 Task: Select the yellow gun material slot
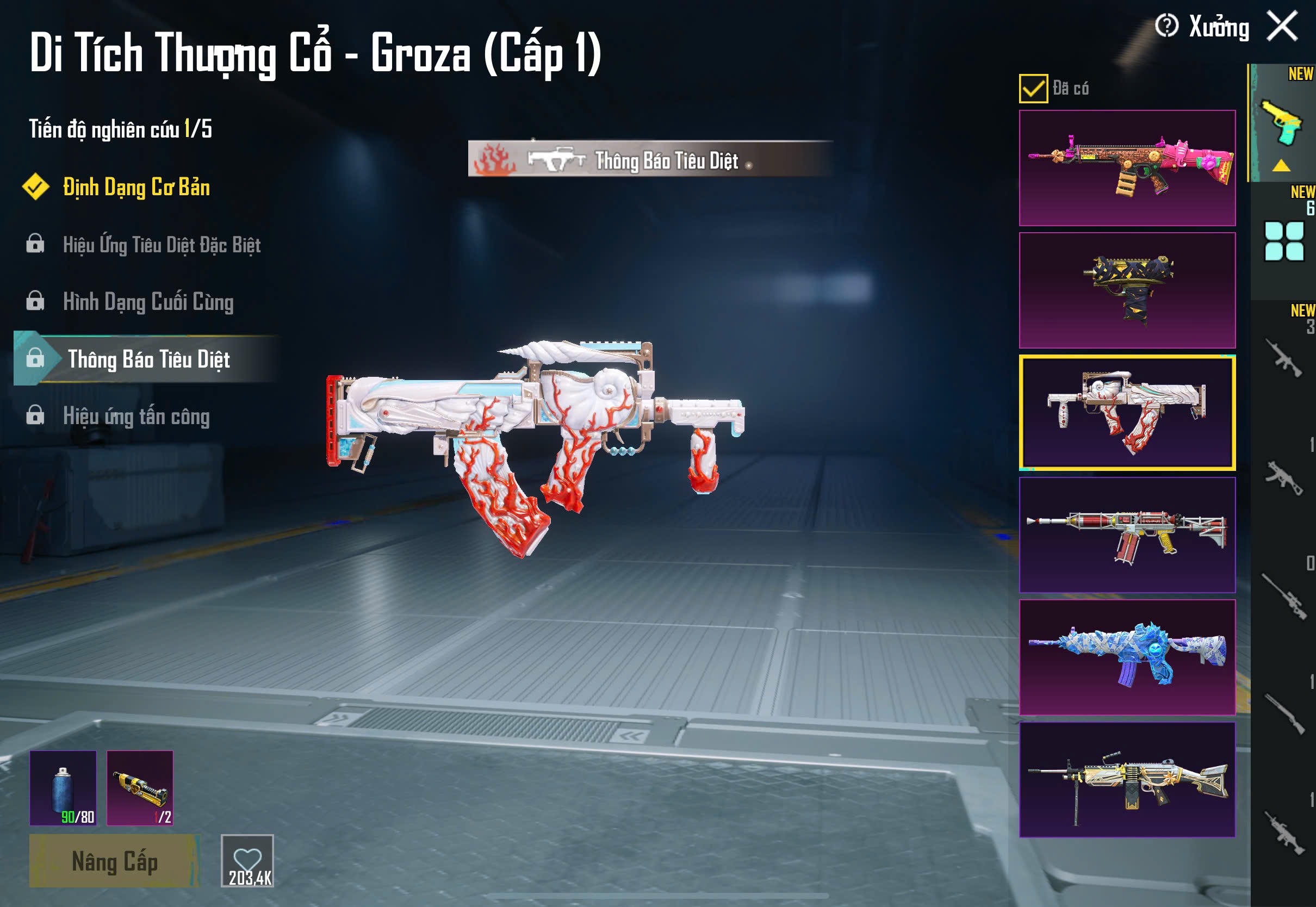(x=140, y=788)
